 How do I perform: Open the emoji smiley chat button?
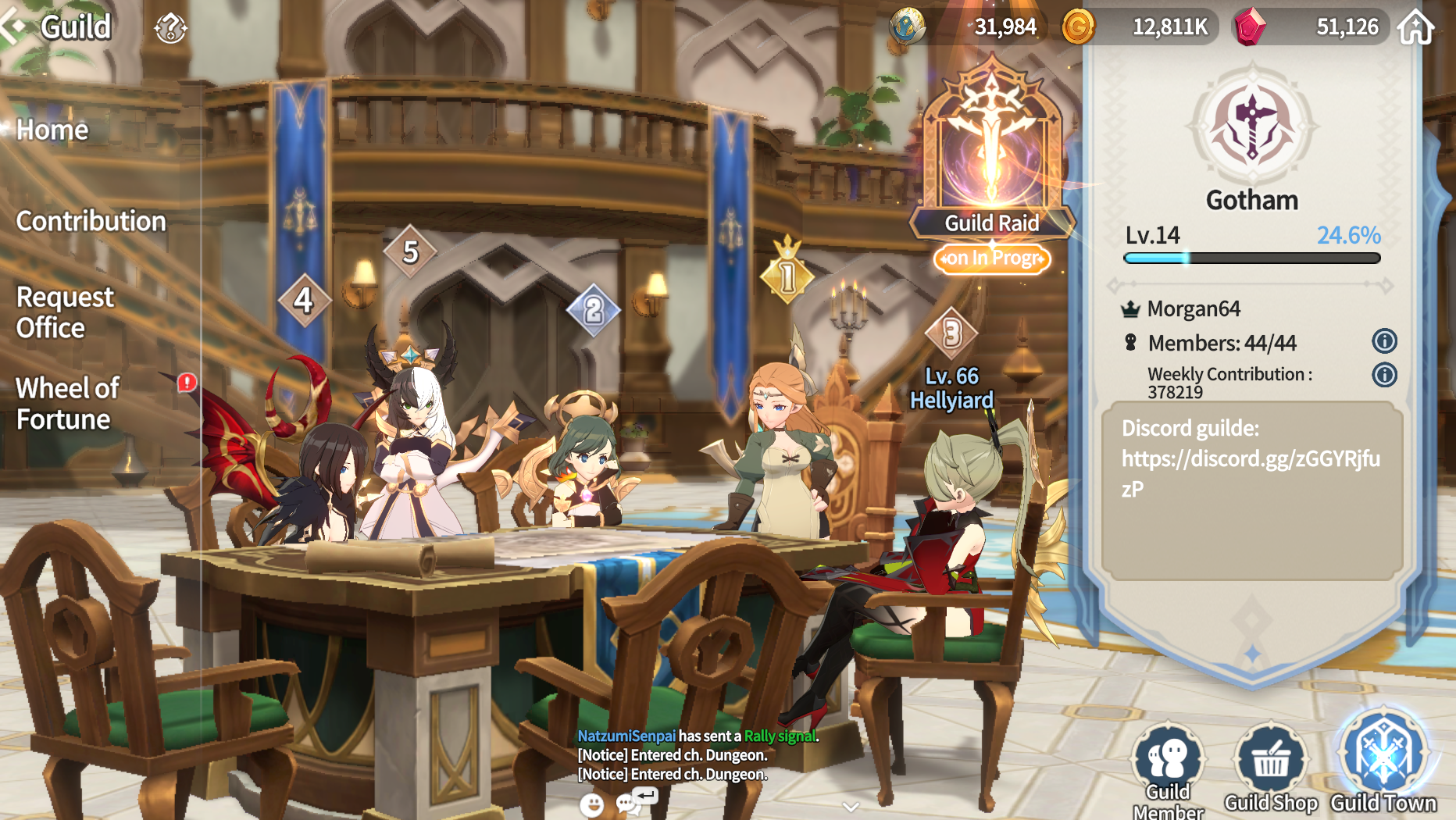591,804
